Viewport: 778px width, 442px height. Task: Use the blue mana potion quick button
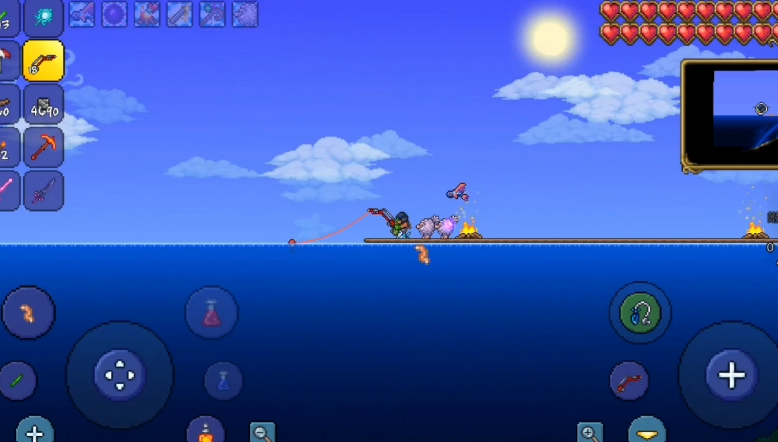223,381
